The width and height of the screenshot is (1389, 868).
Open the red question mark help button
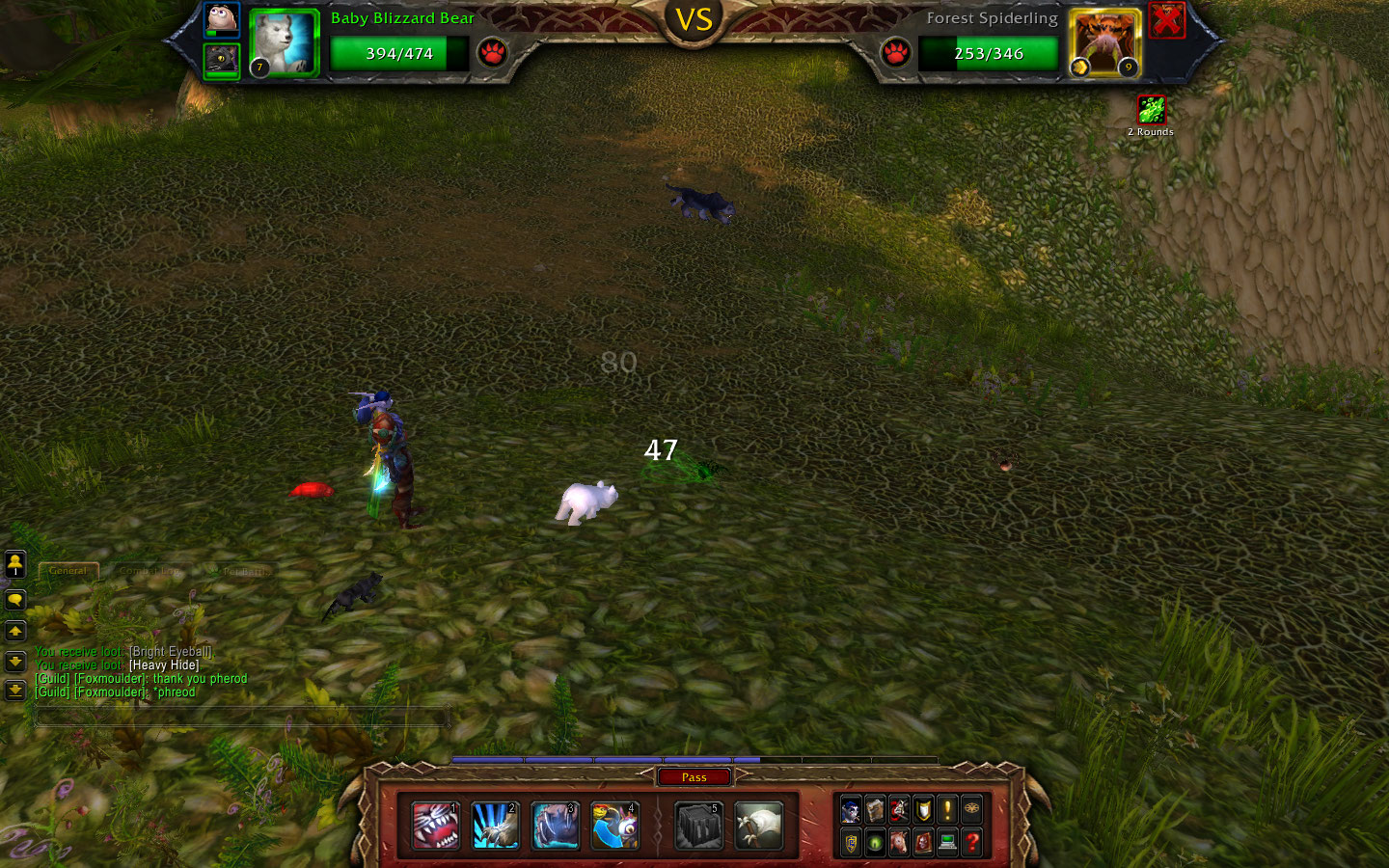pos(972,843)
